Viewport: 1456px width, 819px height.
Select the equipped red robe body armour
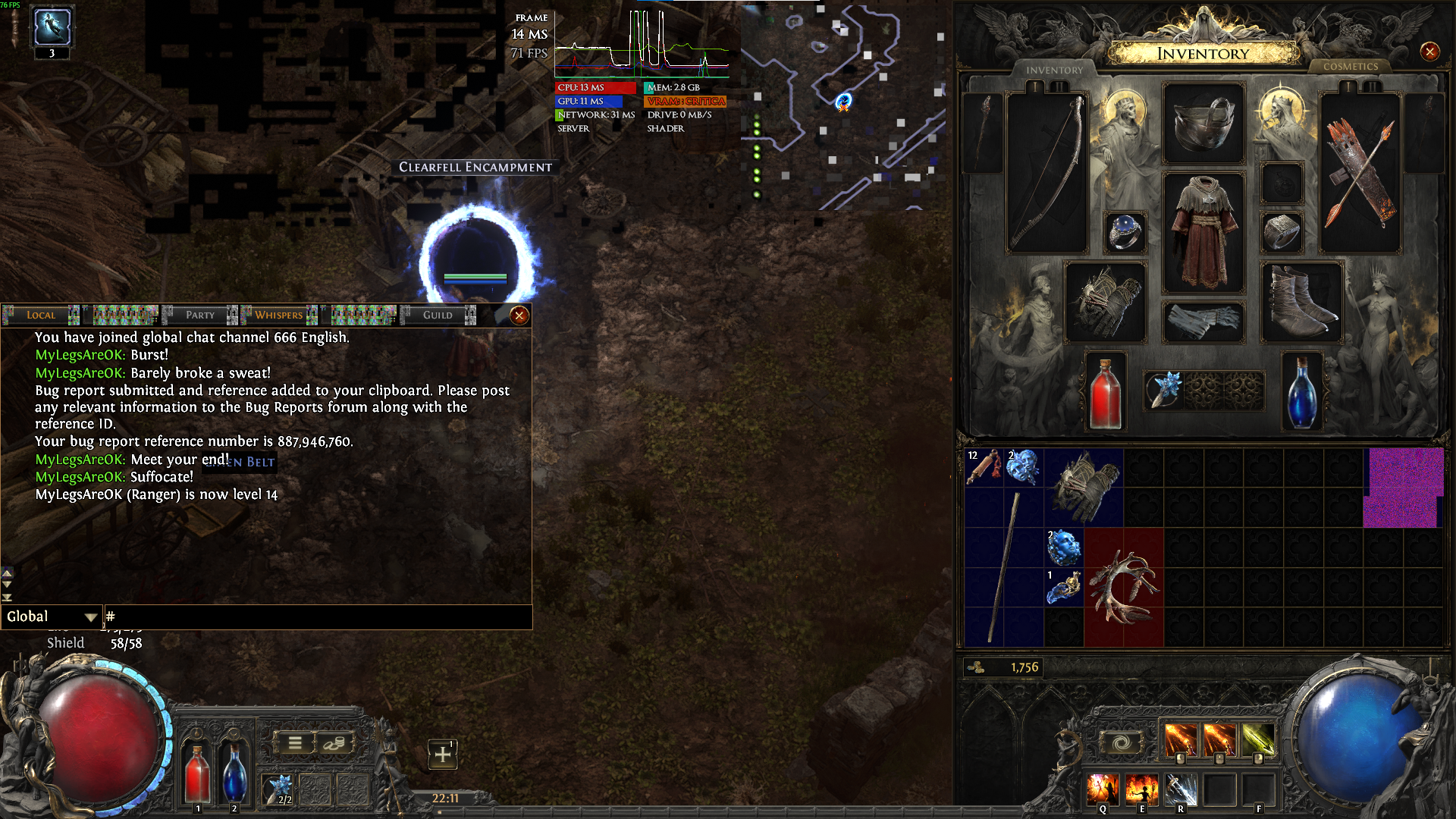click(1203, 232)
